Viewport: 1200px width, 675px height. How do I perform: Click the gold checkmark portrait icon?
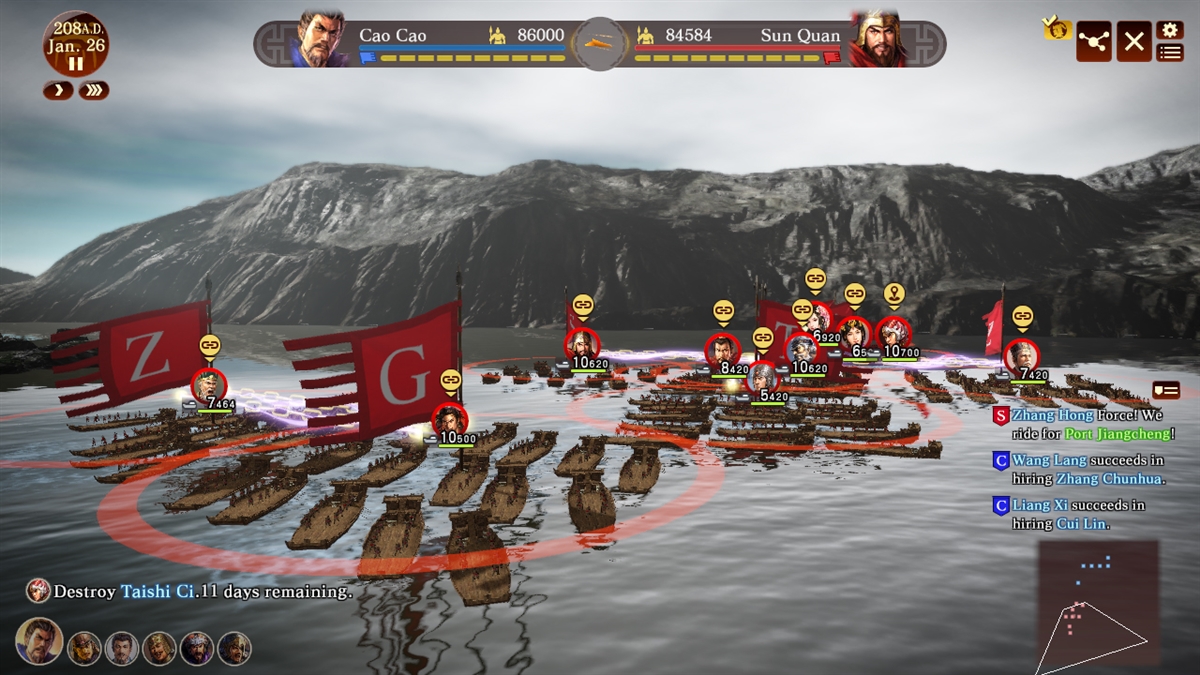tap(1056, 28)
